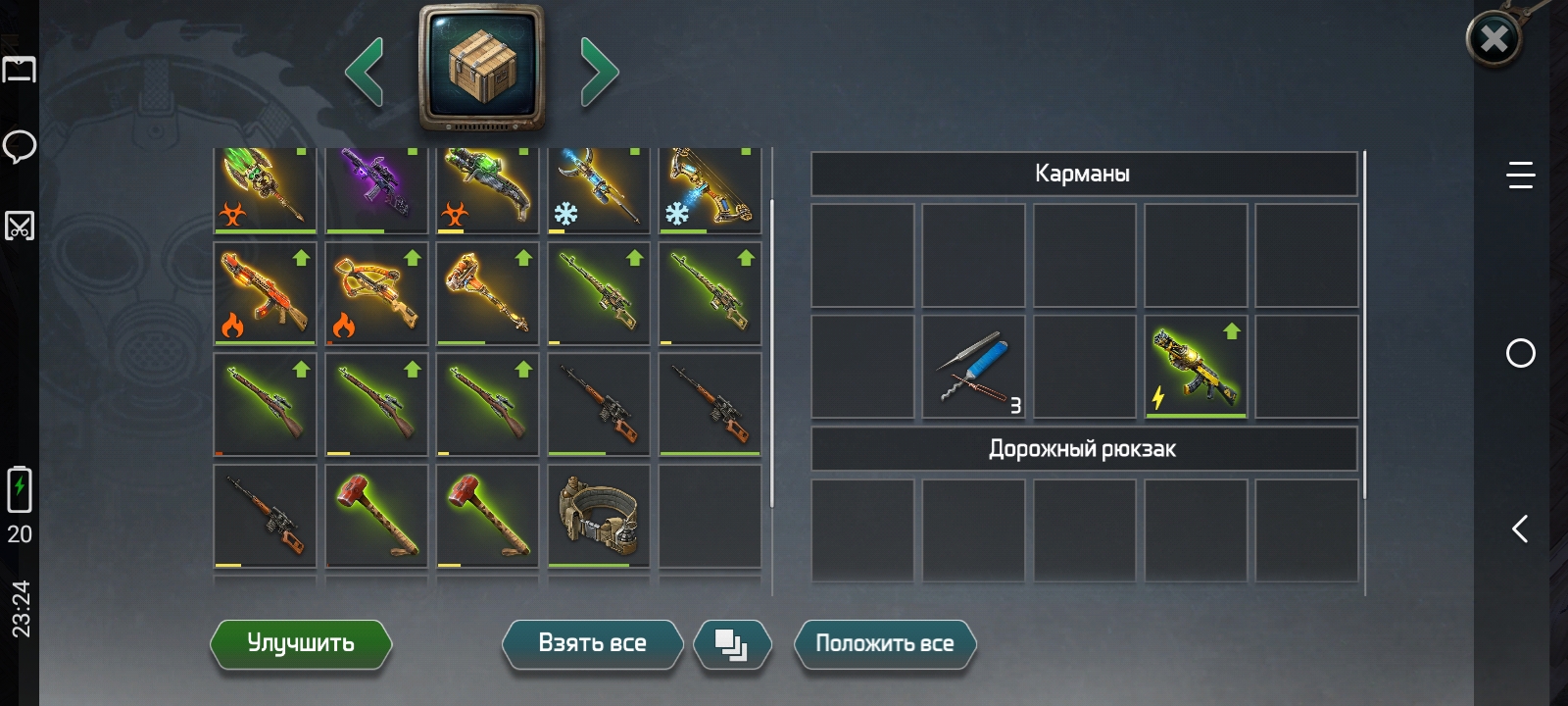The width and height of the screenshot is (1568, 706).
Task: Tap the green Улучшить upgrade button
Action: 301,644
